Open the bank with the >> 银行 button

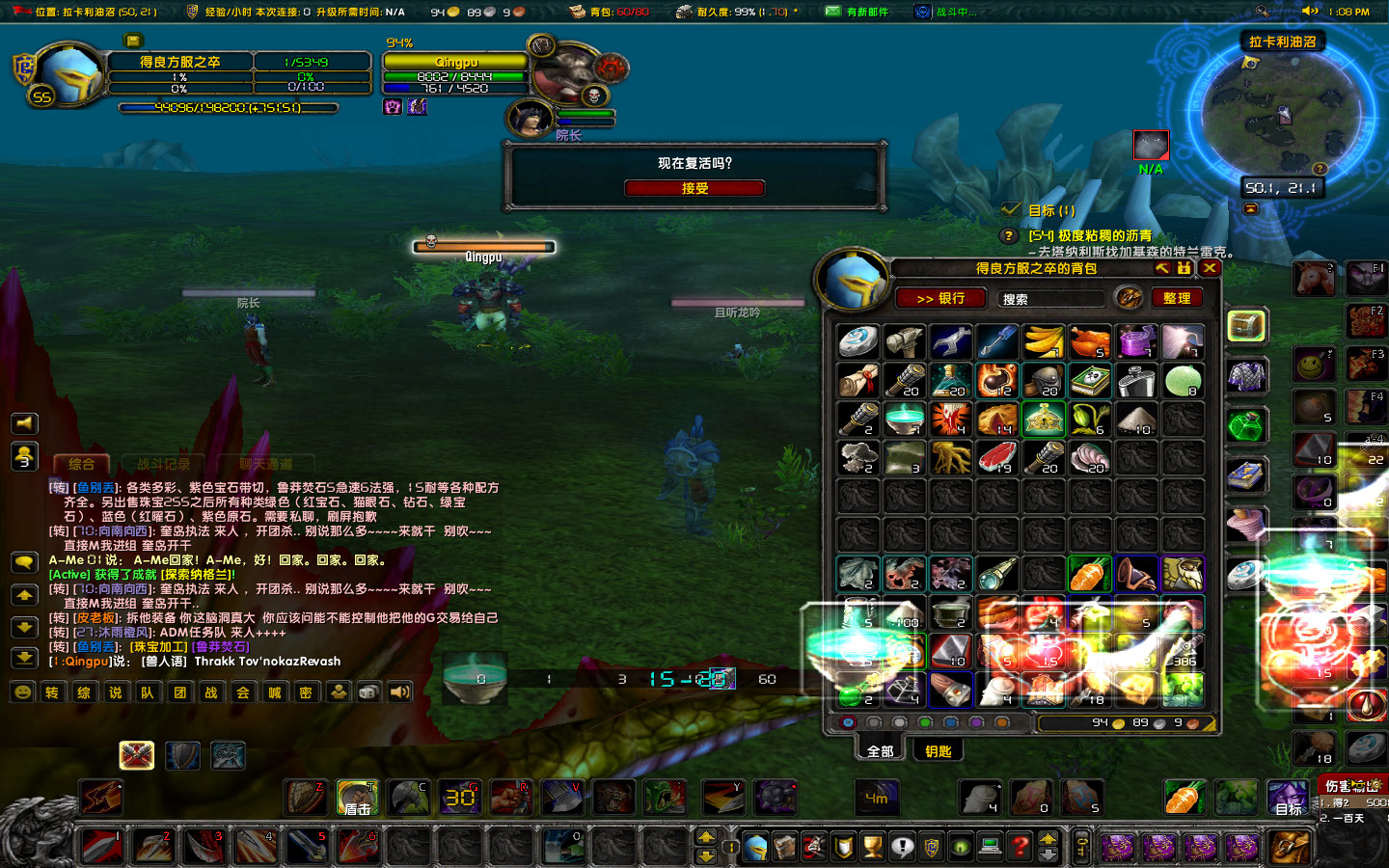(x=939, y=298)
